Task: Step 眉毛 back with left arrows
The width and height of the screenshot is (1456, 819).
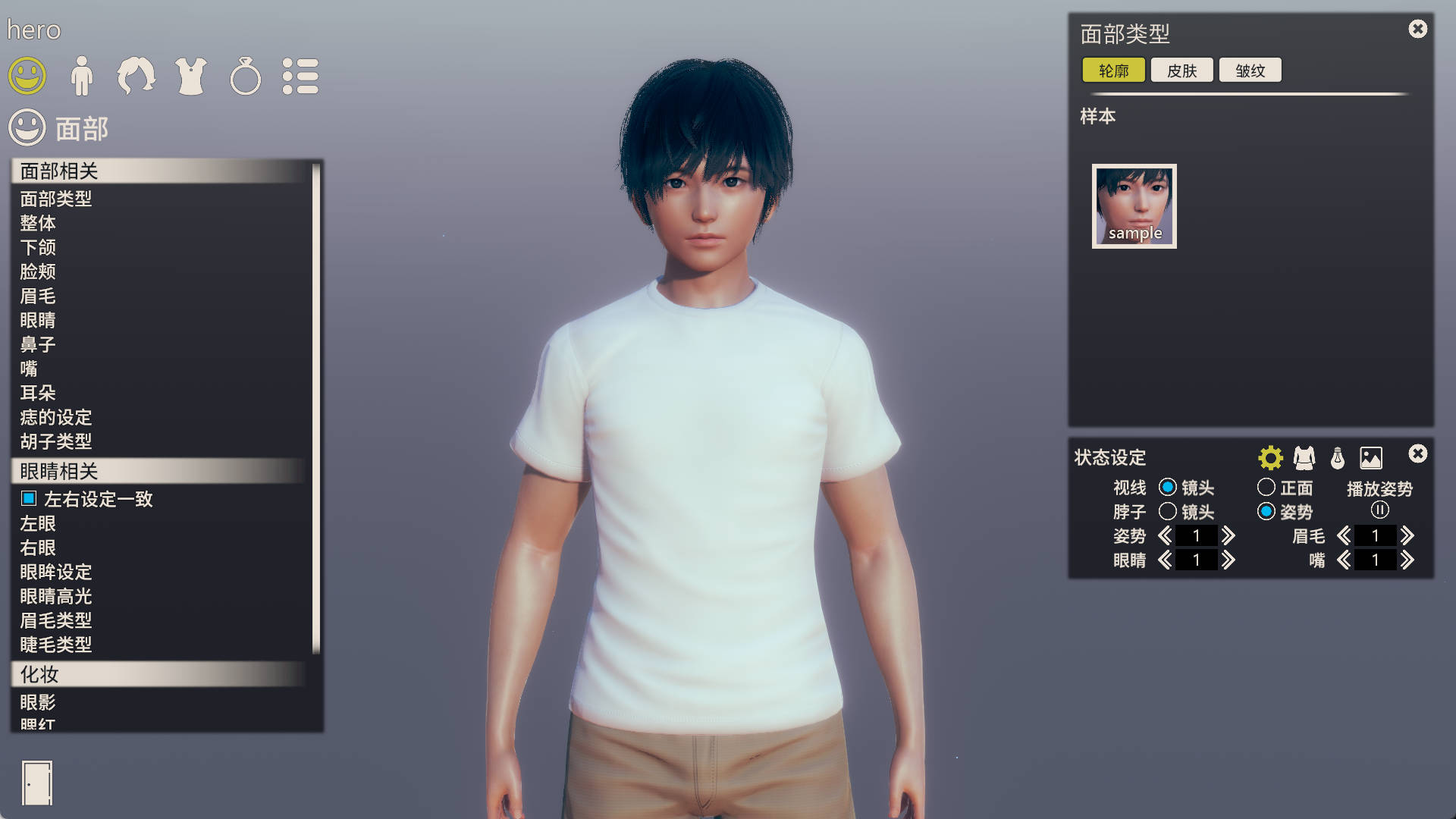Action: 1344,535
